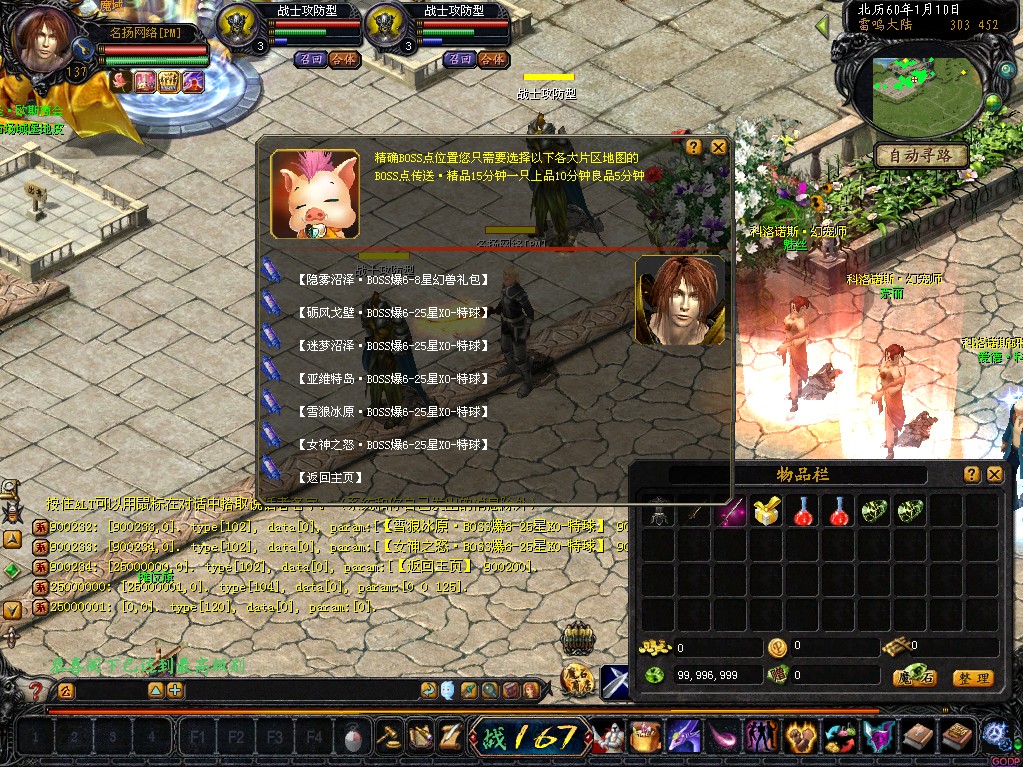Select the glowing purple wand item
This screenshot has height=767, width=1023.
tap(730, 512)
